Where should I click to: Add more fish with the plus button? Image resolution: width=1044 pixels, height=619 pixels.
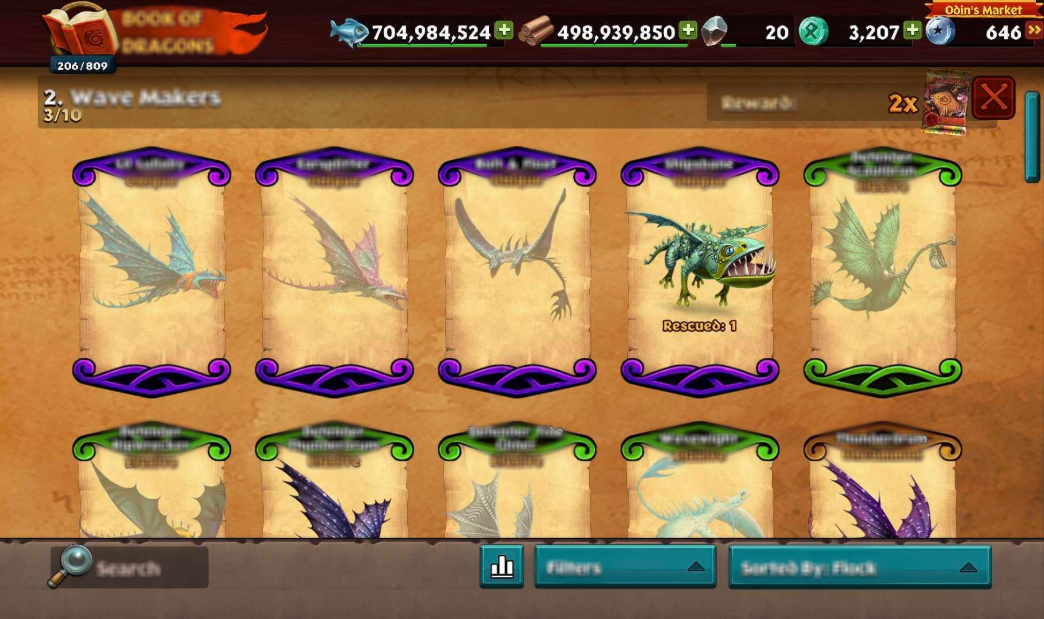point(504,31)
